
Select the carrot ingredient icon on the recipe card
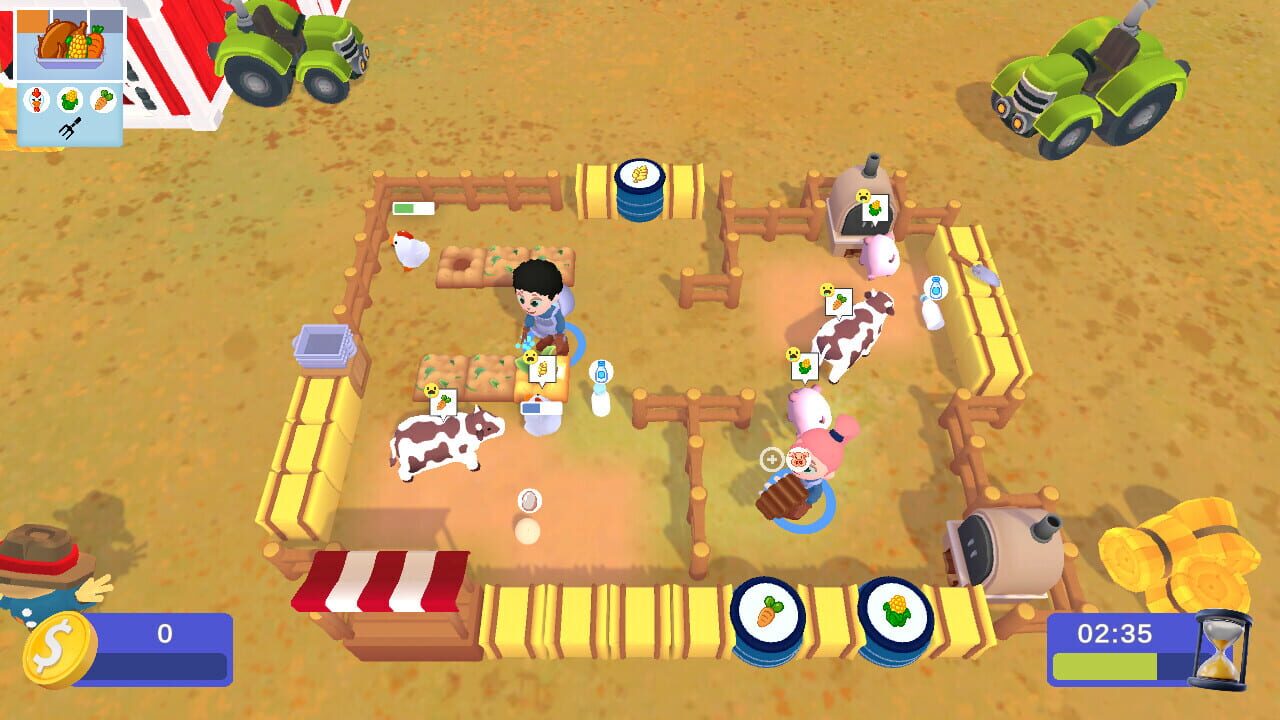(x=102, y=99)
